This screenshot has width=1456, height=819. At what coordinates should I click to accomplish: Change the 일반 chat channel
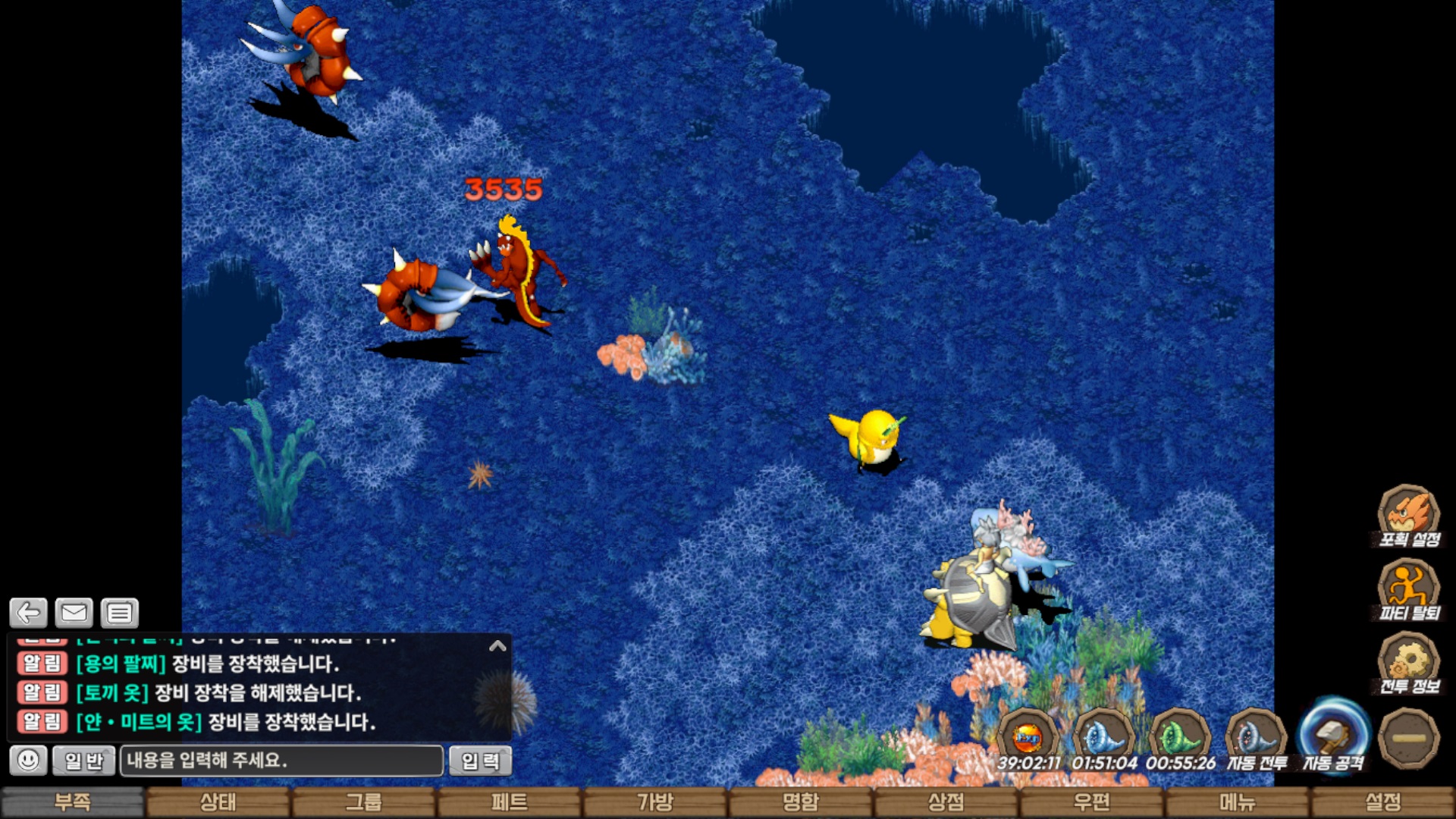pos(83,761)
